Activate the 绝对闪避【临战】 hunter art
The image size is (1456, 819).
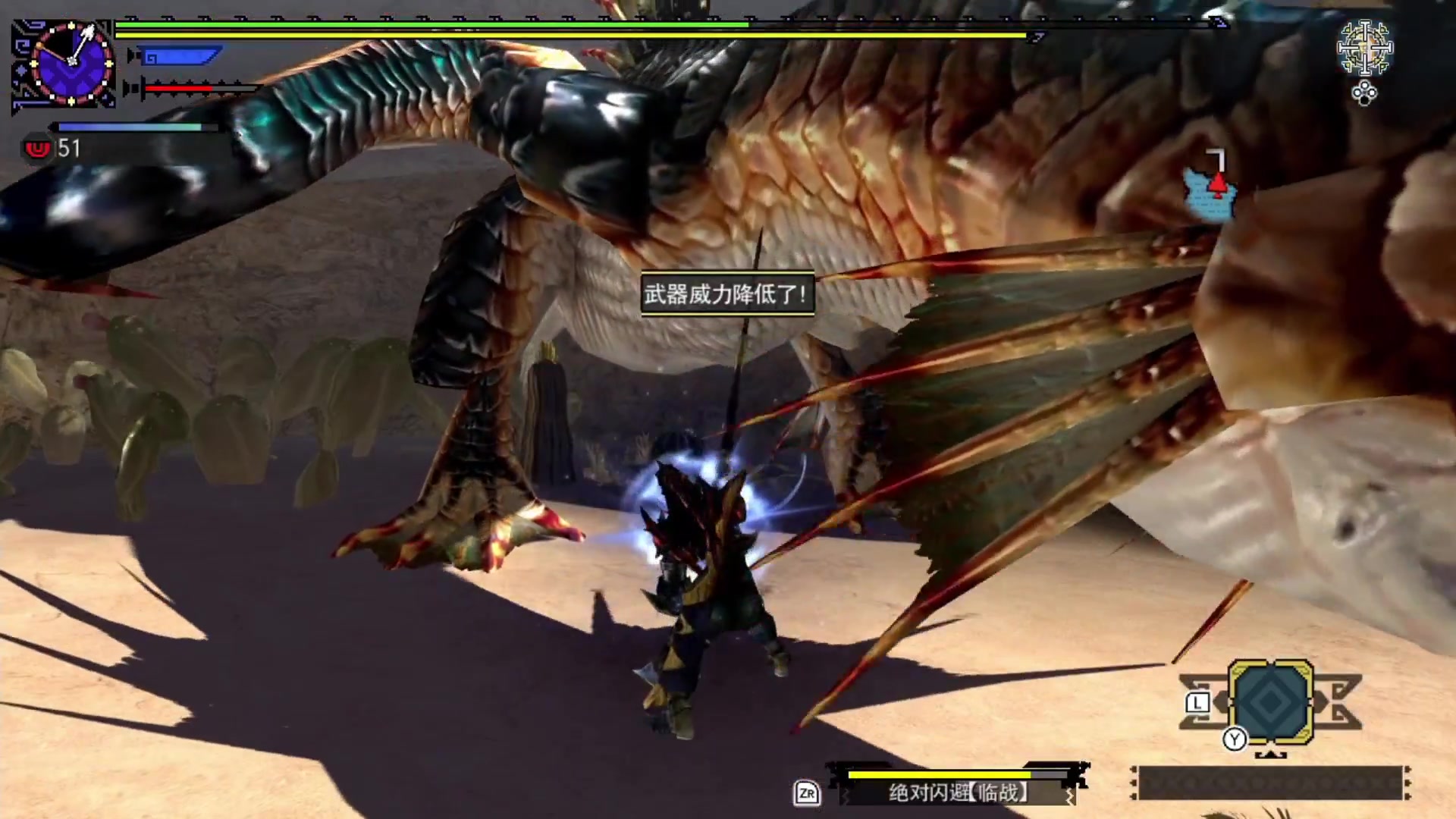[x=959, y=792]
